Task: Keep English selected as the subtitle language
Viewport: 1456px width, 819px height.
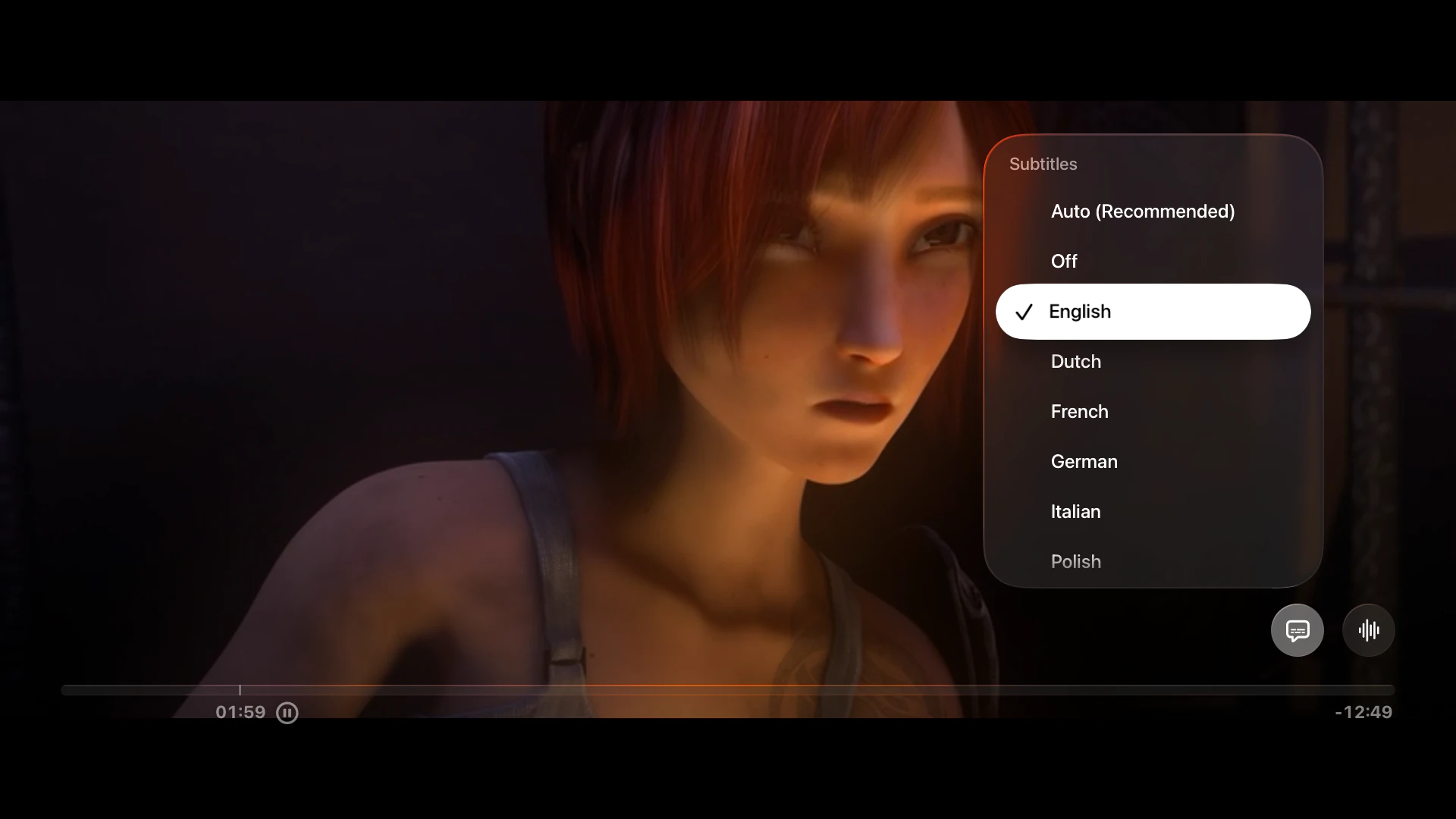Action: point(1080,311)
